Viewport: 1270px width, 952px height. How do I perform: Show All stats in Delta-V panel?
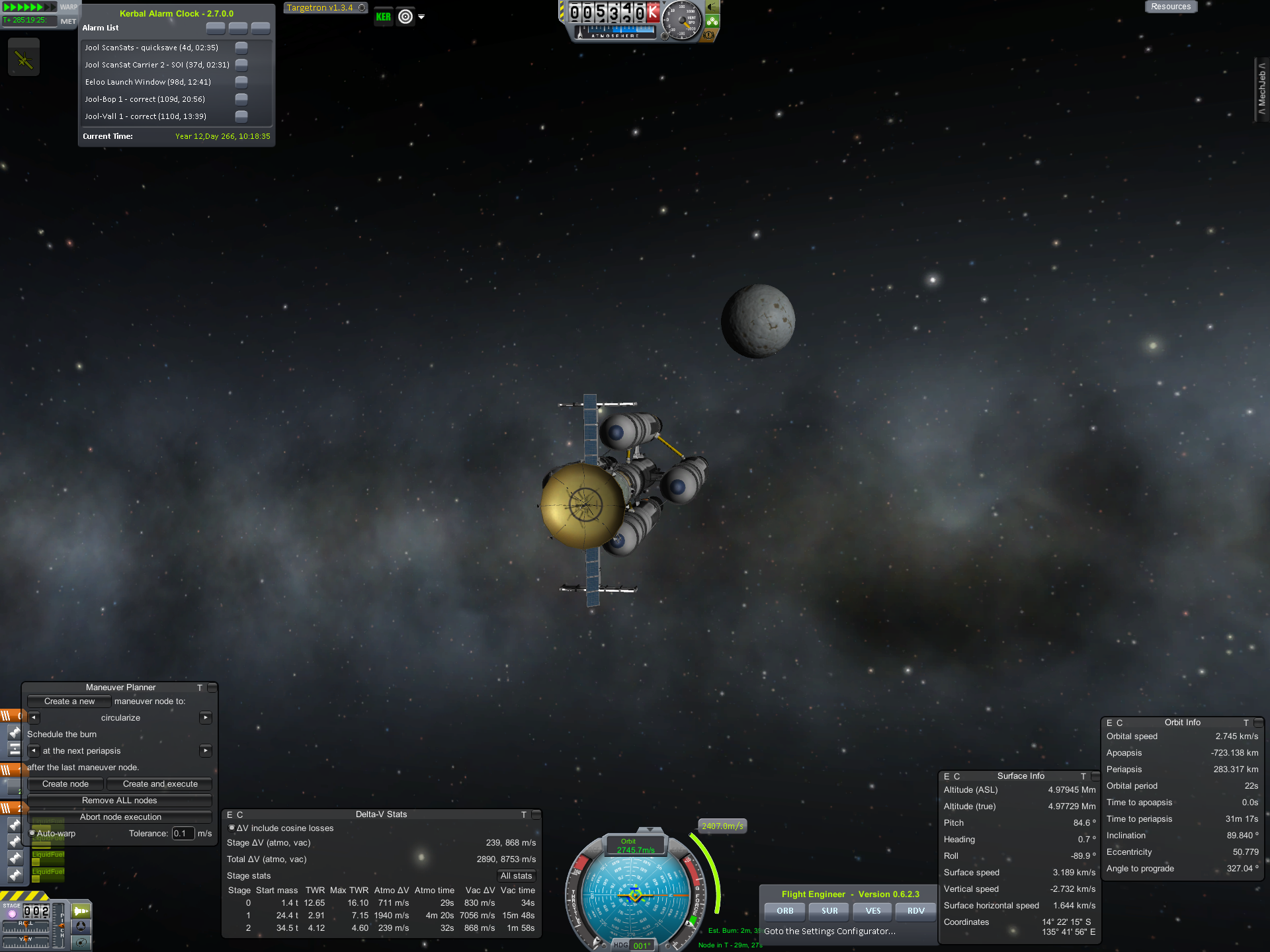coord(516,876)
